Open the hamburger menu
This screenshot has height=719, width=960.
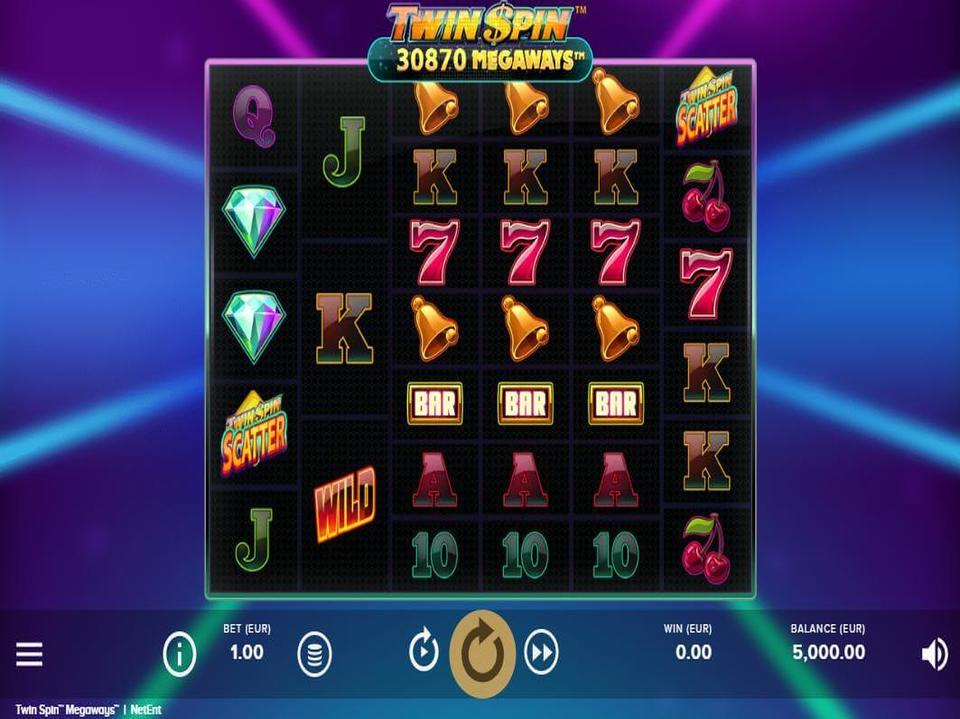pyautogui.click(x=29, y=655)
